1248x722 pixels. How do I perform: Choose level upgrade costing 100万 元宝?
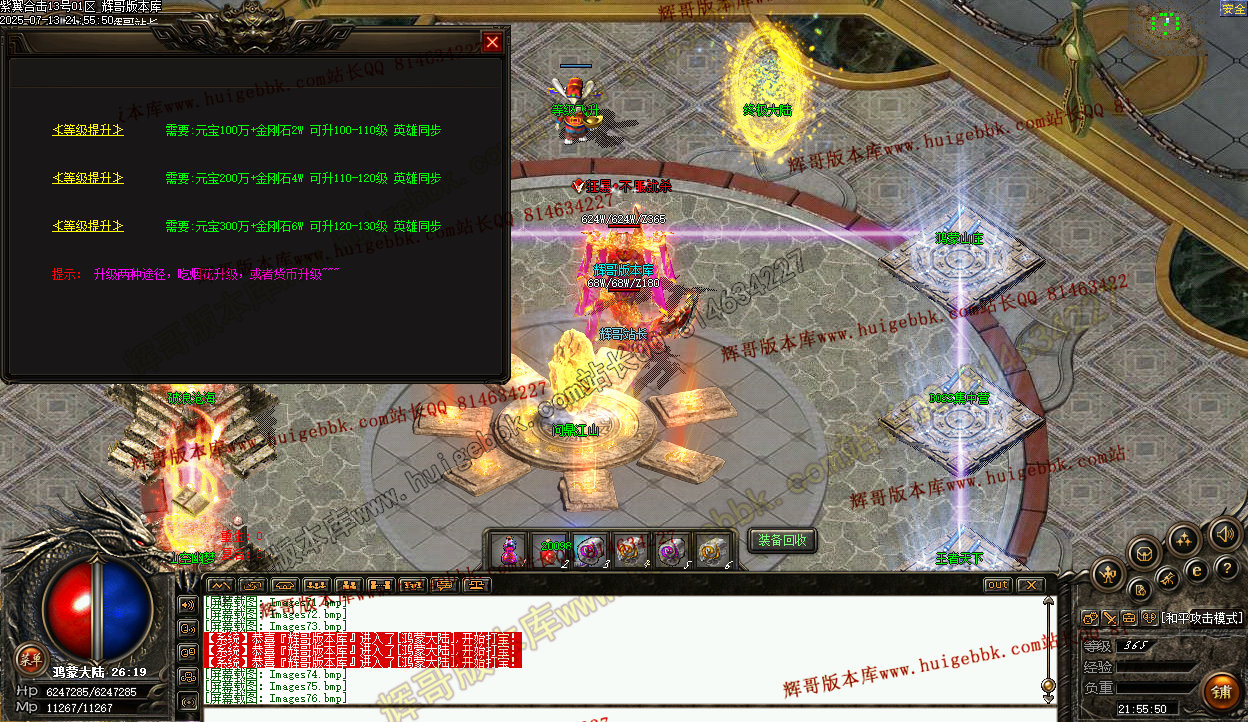pyautogui.click(x=88, y=130)
